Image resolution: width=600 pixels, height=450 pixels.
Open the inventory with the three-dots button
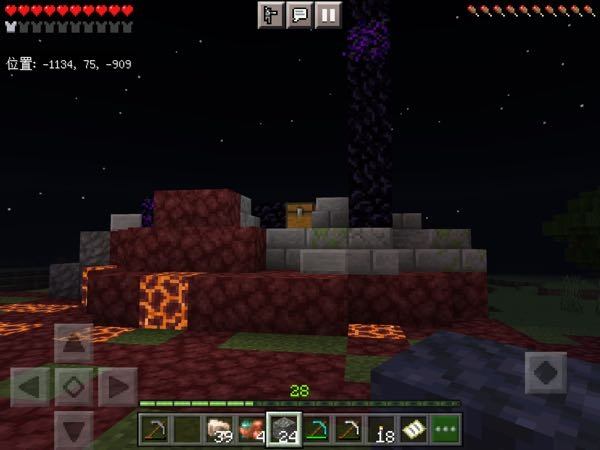pyautogui.click(x=445, y=430)
